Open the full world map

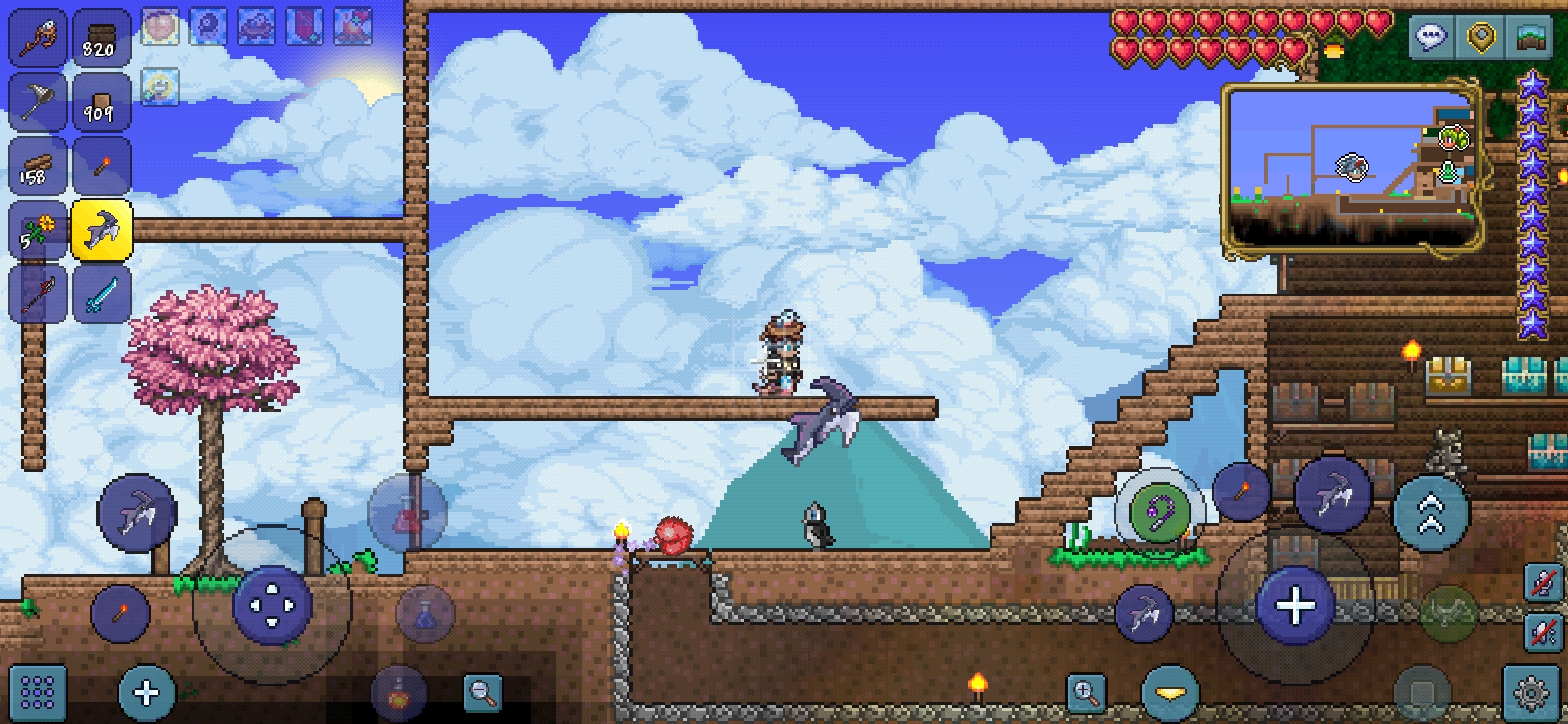coord(1532,38)
